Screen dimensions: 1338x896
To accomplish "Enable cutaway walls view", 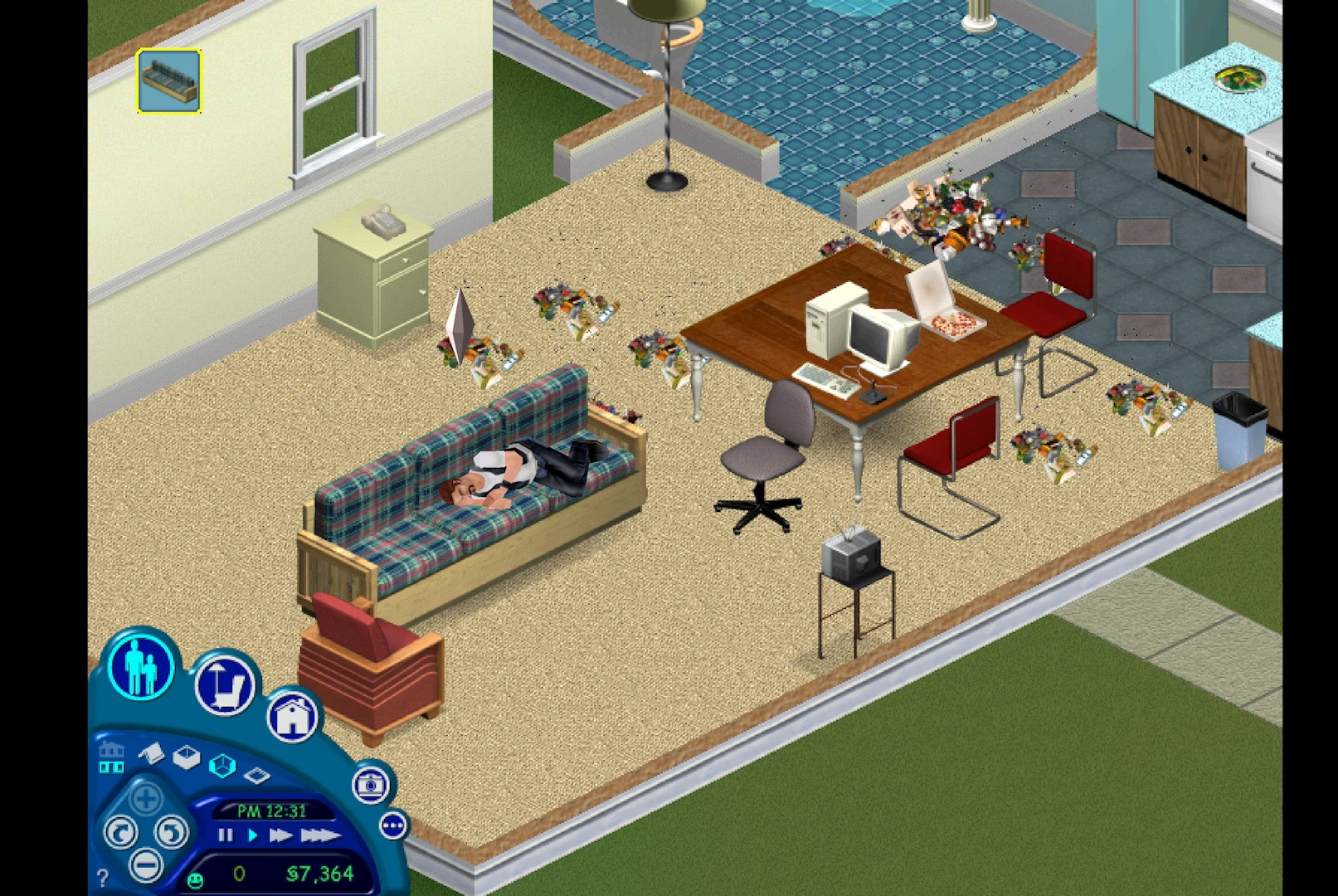I will tap(222, 767).
